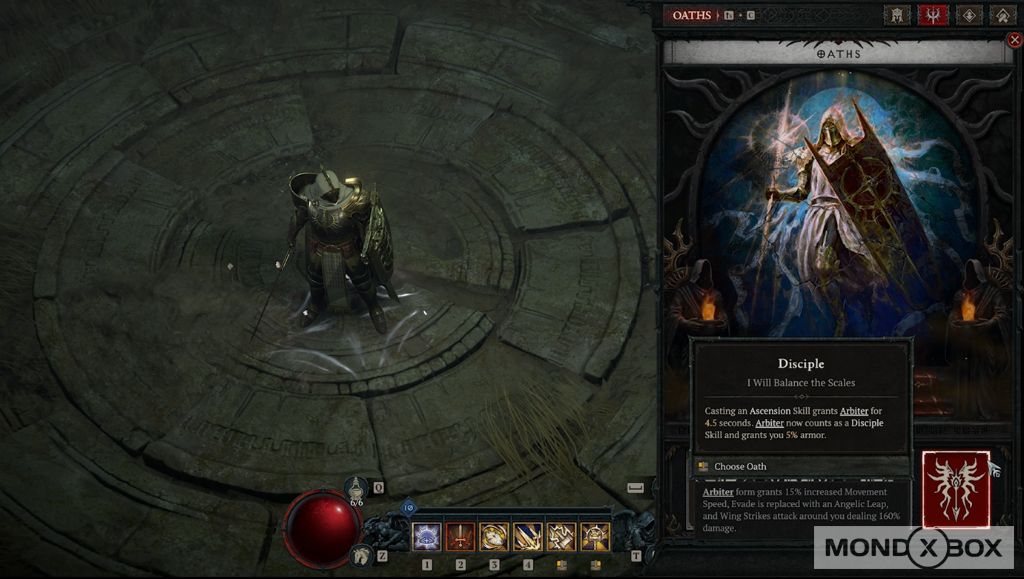Screen dimensions: 1024x579
Task: Summon the mount via horse icon
Action: [359, 554]
